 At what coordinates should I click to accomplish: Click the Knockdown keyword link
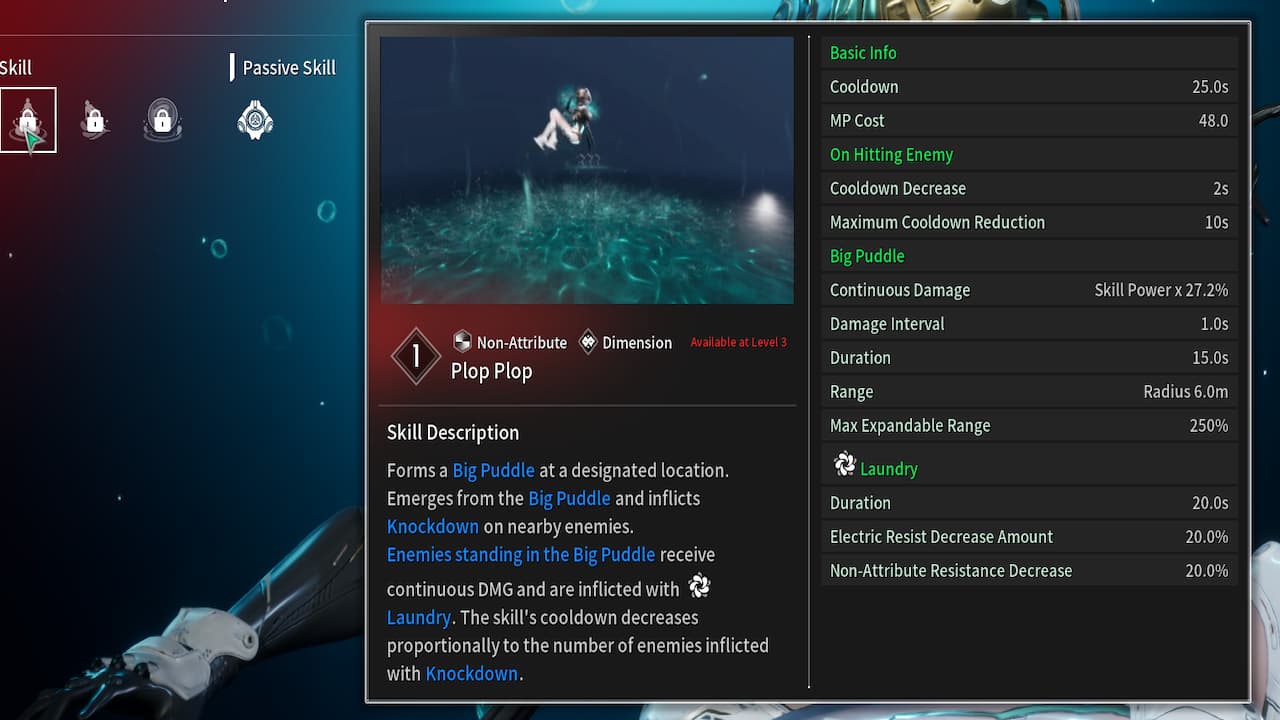click(x=433, y=526)
